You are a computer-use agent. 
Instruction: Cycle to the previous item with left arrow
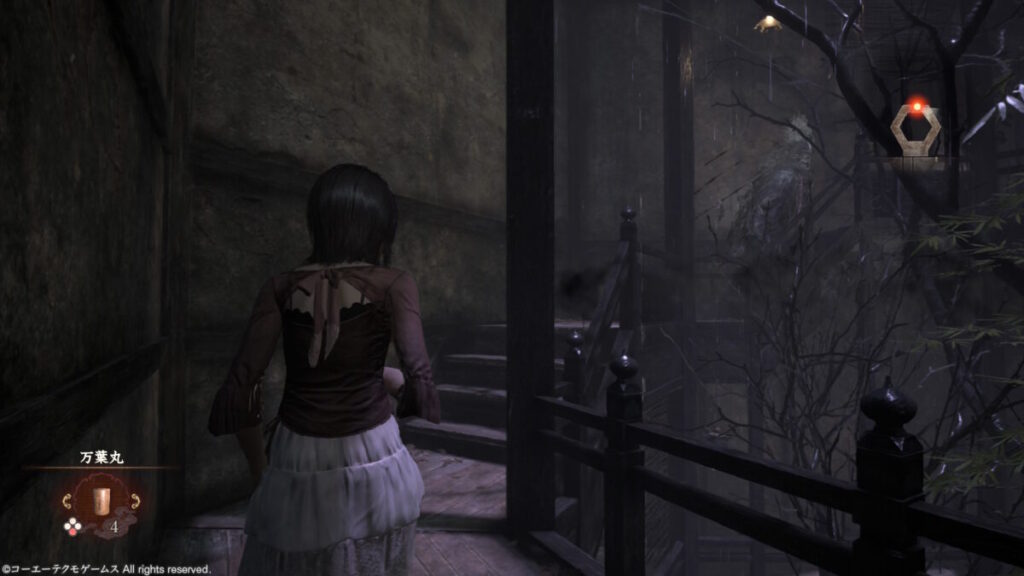(x=70, y=500)
